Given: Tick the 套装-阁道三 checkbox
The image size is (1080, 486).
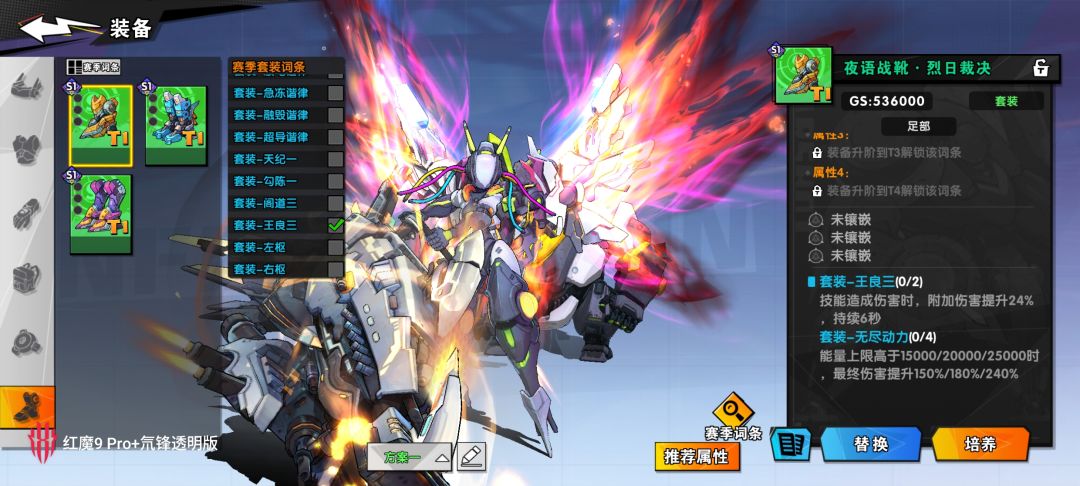Looking at the screenshot, I should click(x=336, y=203).
